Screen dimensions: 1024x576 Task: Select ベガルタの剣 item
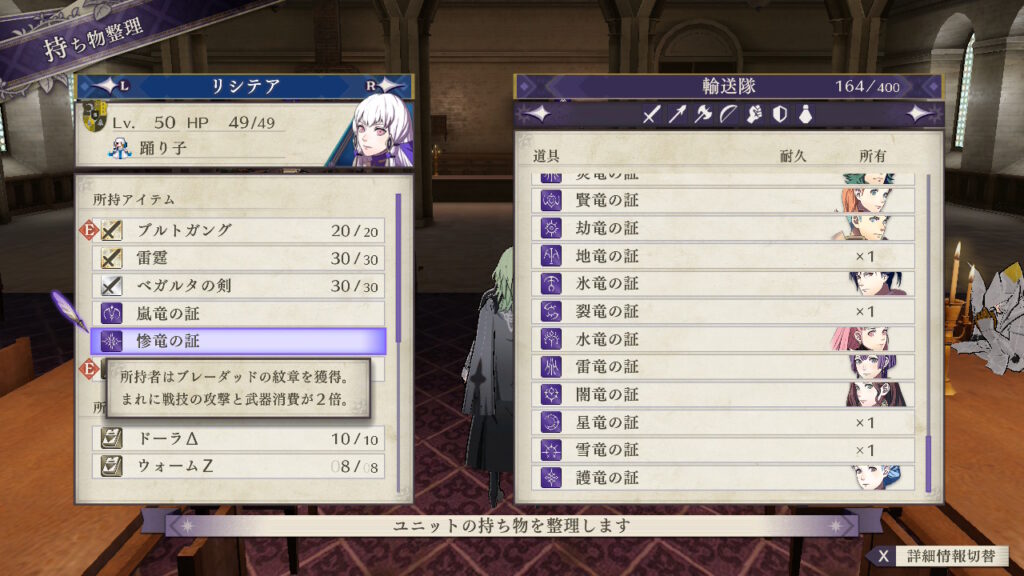point(238,286)
